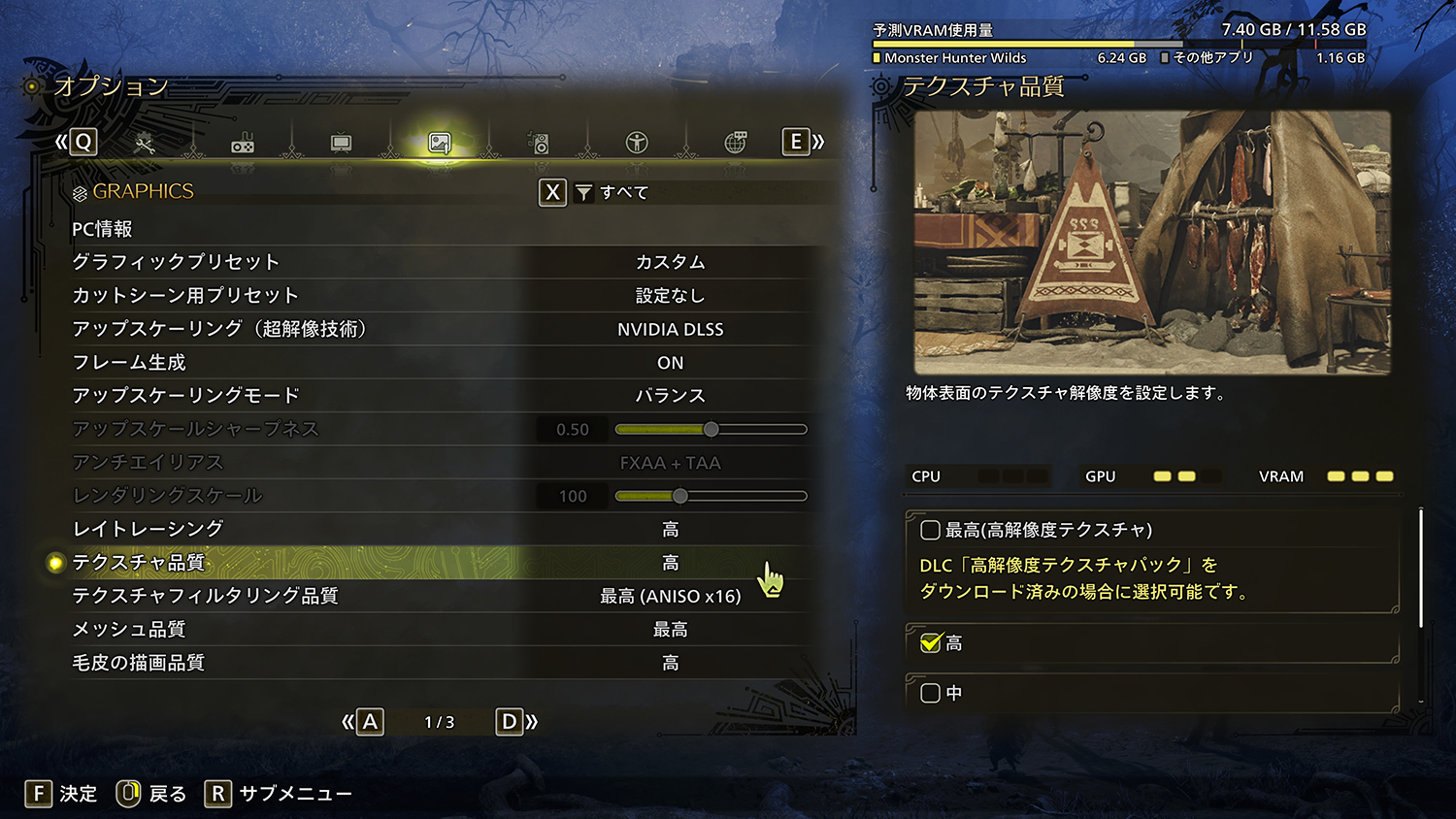Select the highlighted picture Graphics tab
1456x819 pixels.
coord(440,145)
